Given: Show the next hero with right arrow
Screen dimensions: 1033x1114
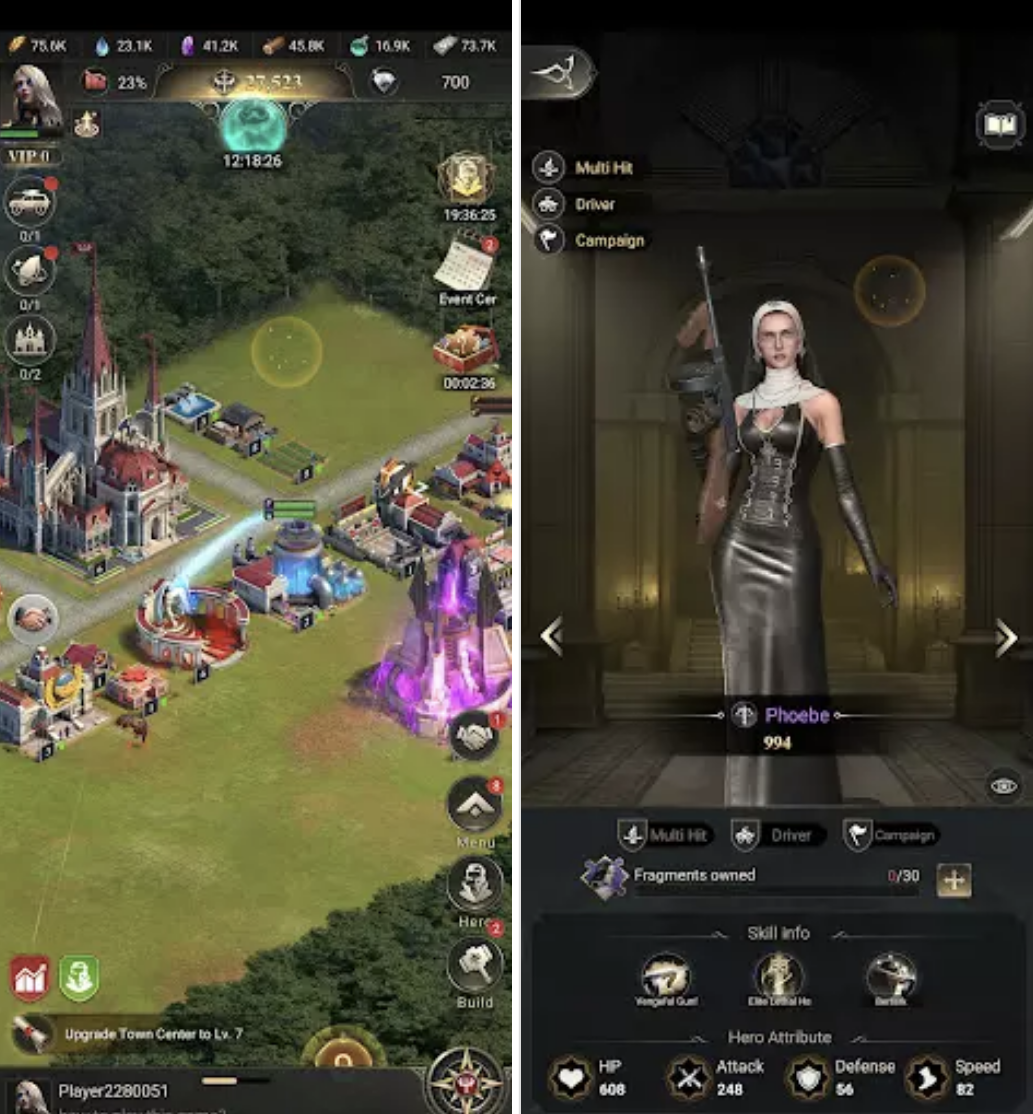Looking at the screenshot, I should pyautogui.click(x=1005, y=638).
